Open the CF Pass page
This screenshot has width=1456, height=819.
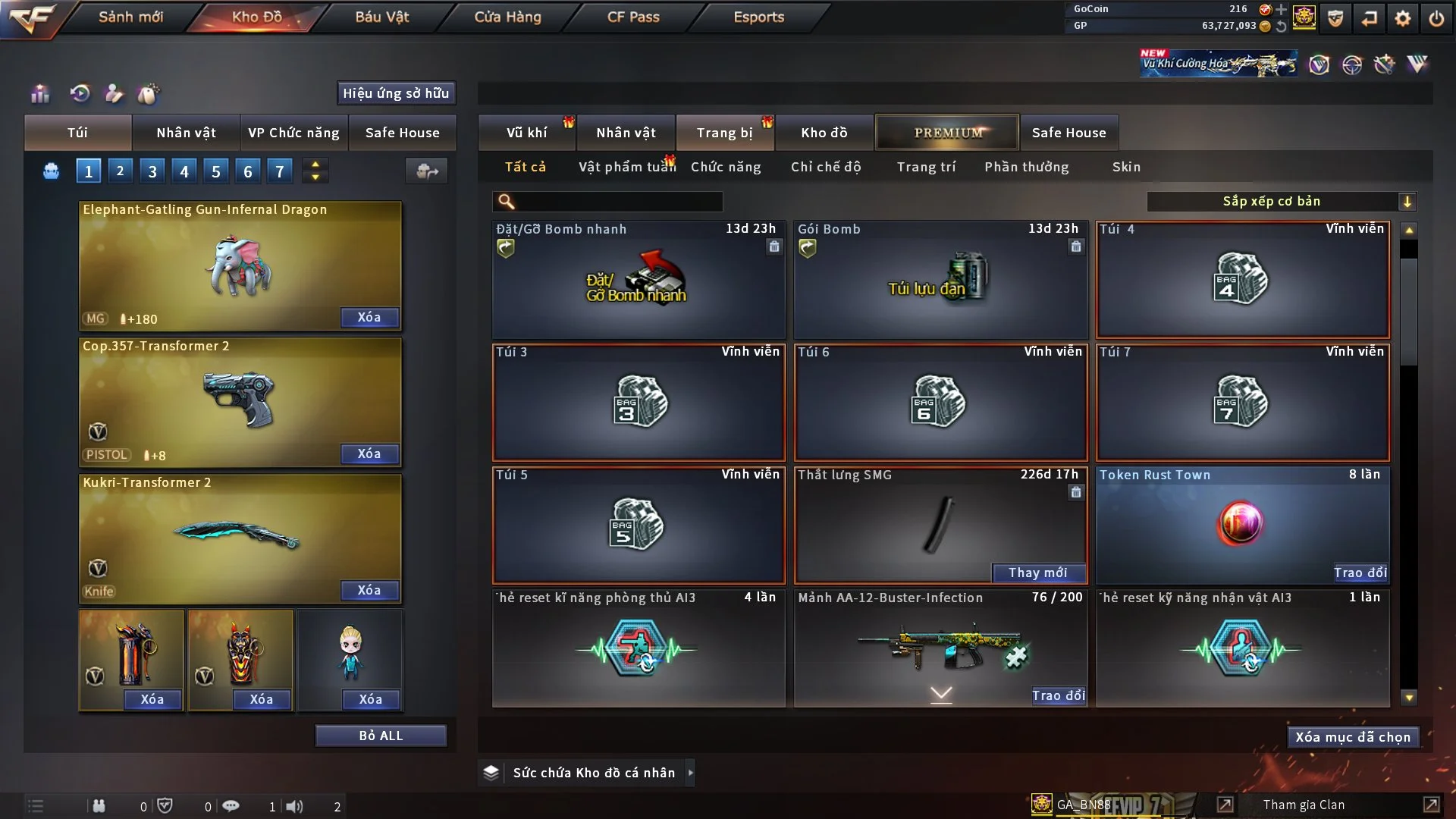[633, 17]
